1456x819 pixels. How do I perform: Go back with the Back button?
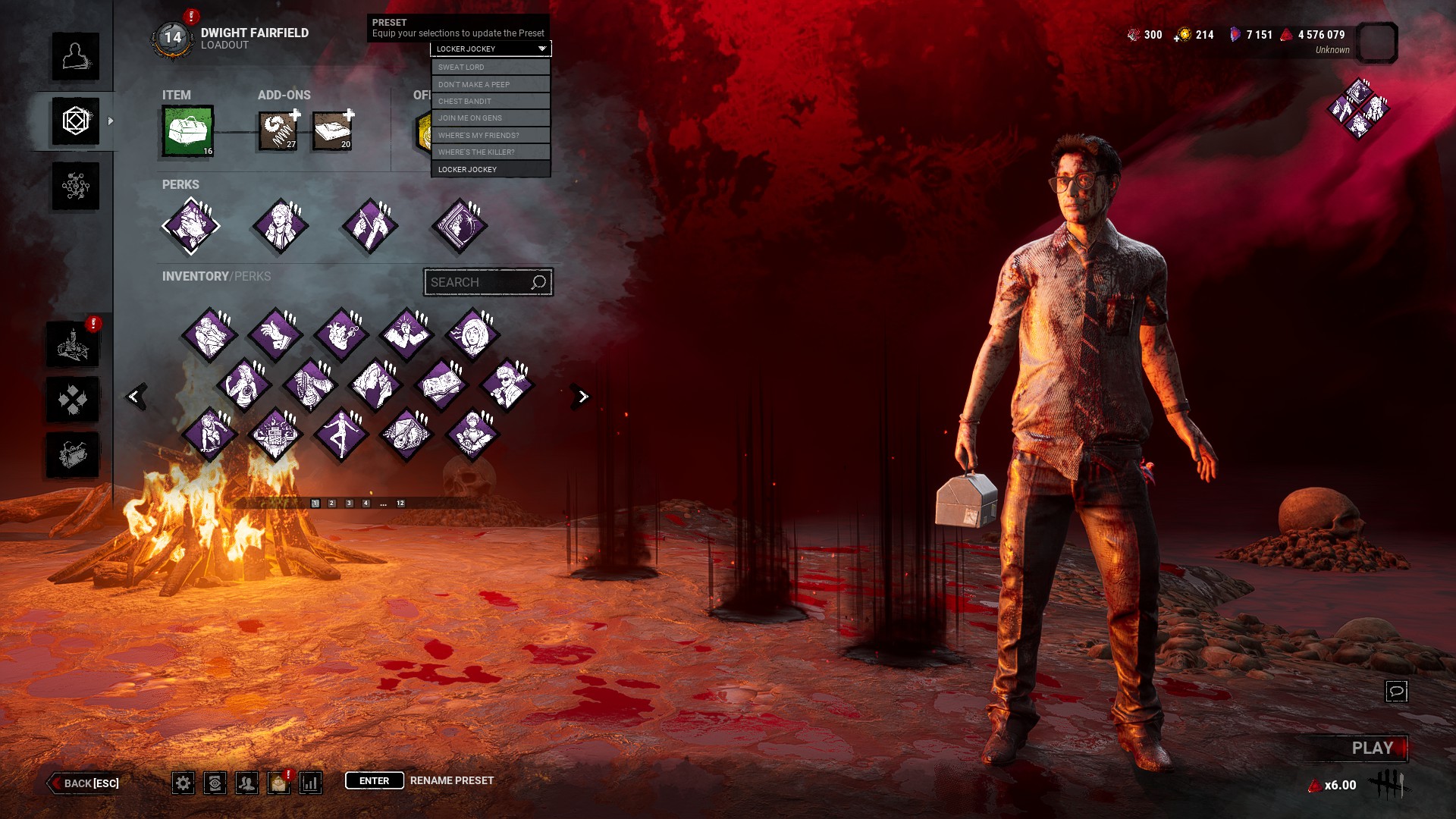(x=85, y=783)
